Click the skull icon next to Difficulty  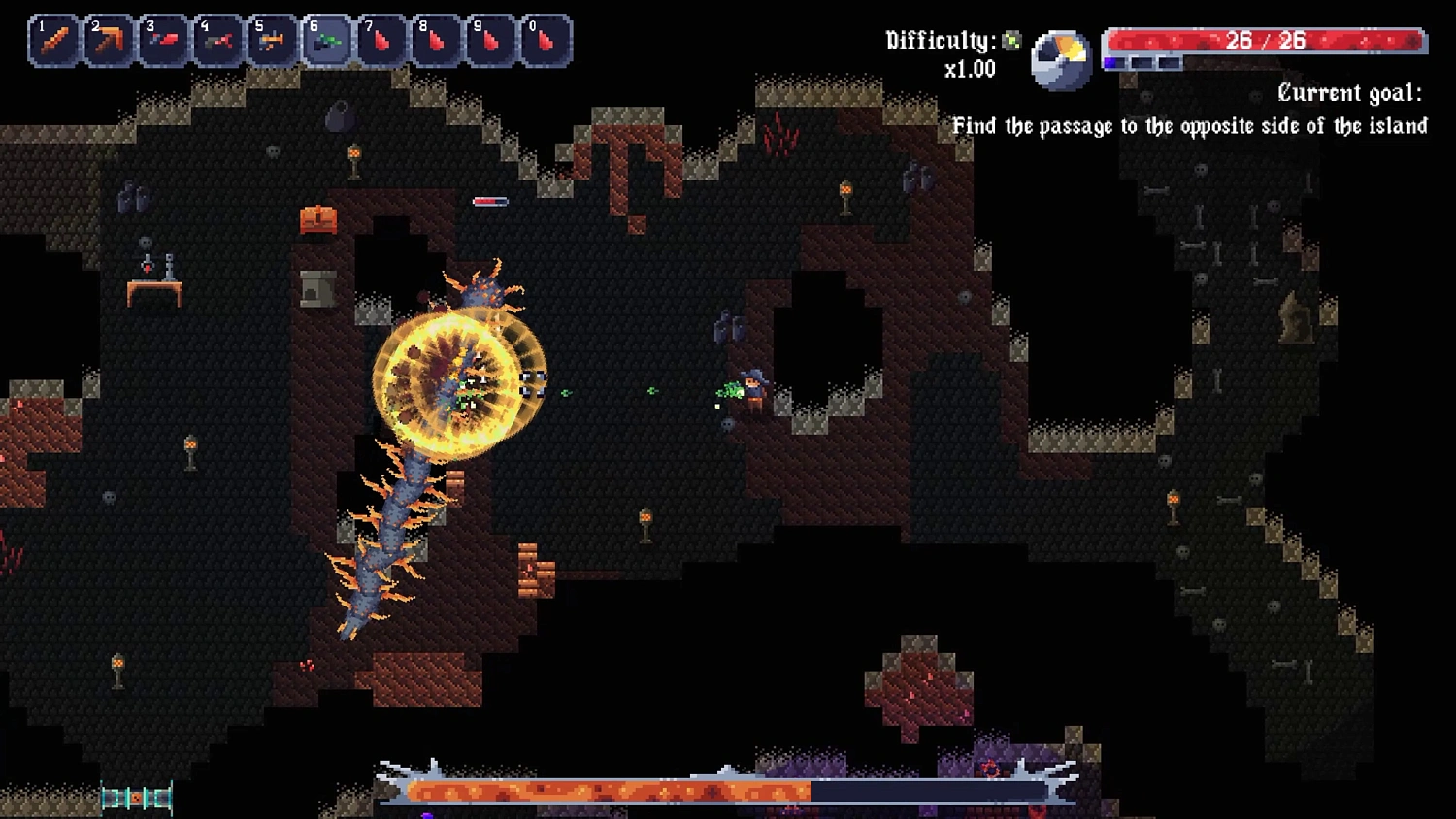pyautogui.click(x=1010, y=40)
